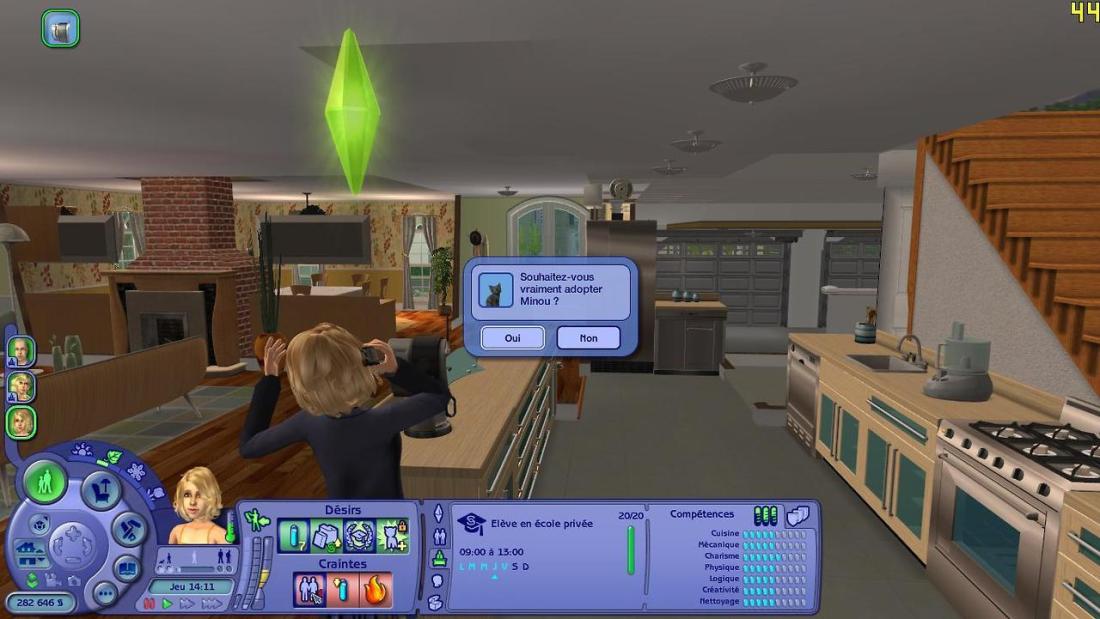The width and height of the screenshot is (1100, 619).
Task: Select the fire fear icon
Action: click(376, 589)
